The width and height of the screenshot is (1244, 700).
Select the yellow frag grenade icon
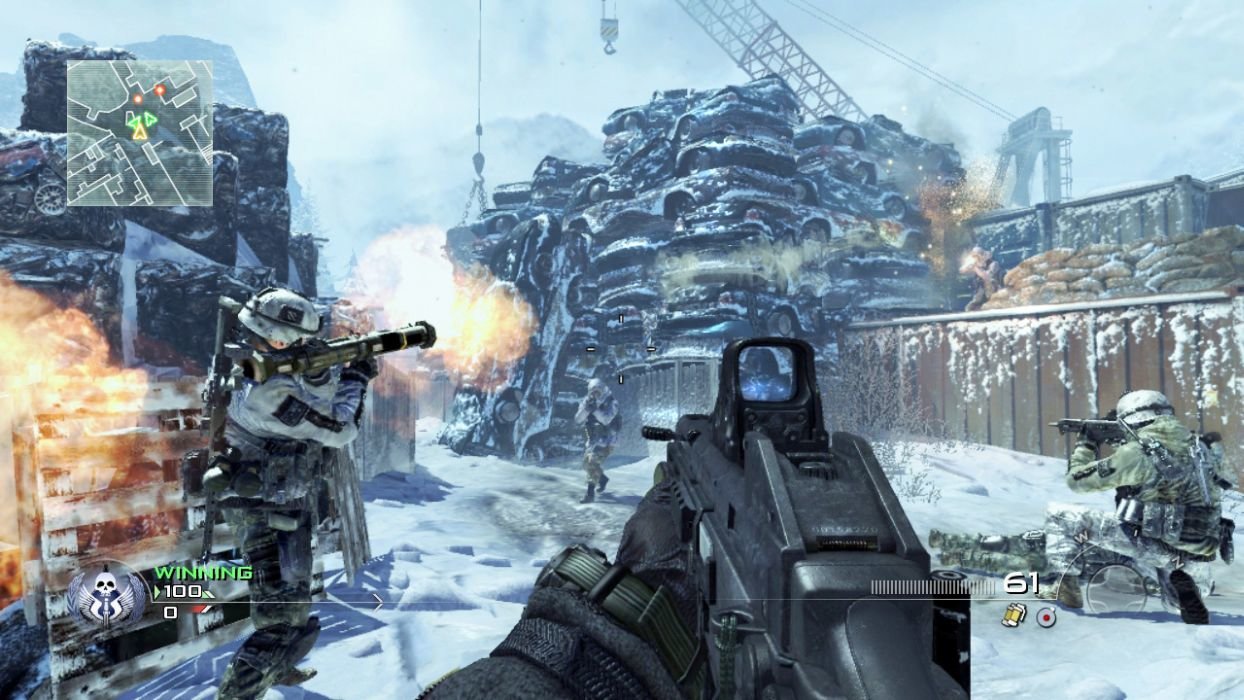pos(1013,616)
